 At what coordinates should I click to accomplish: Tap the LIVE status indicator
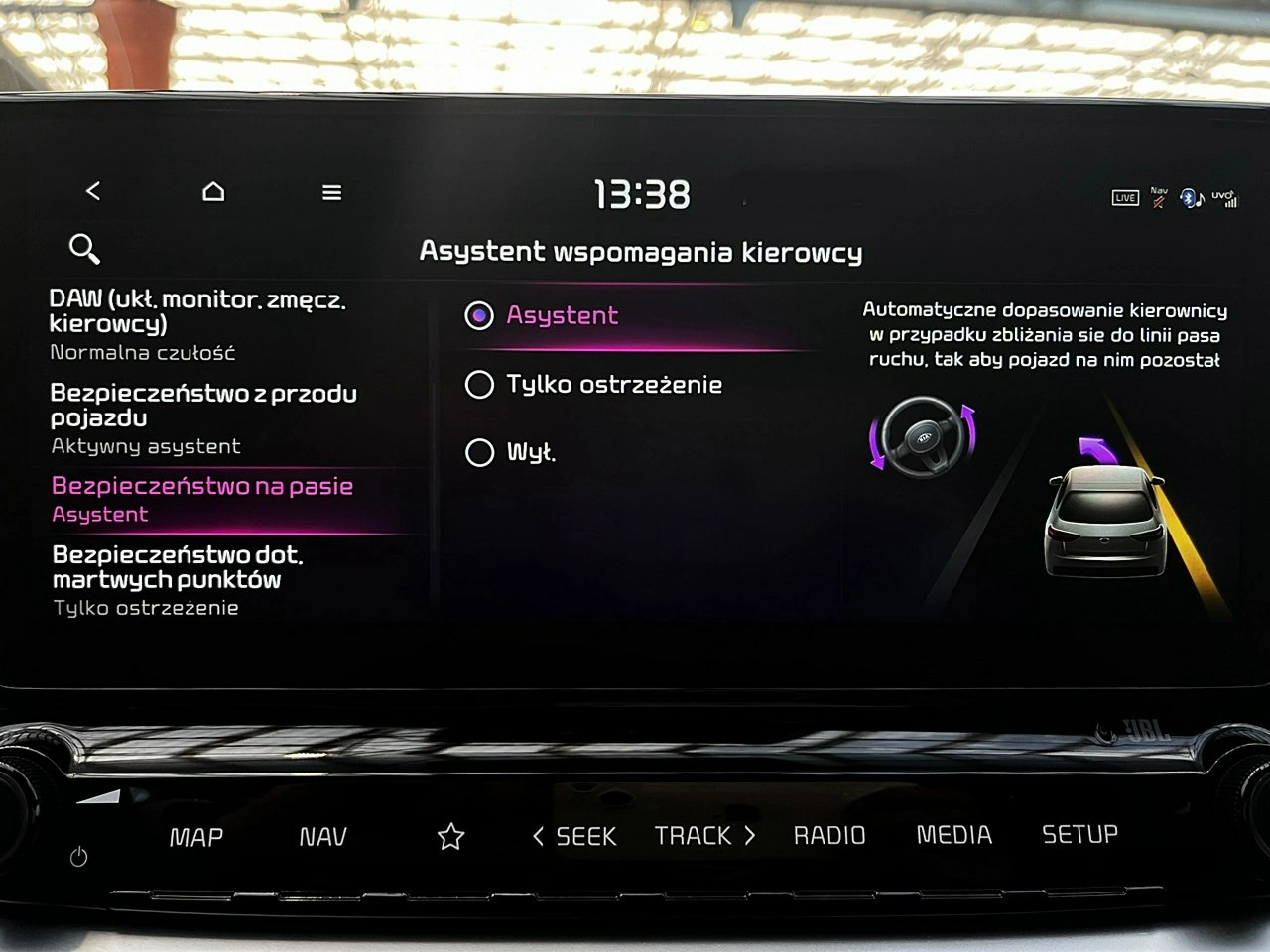1124,198
